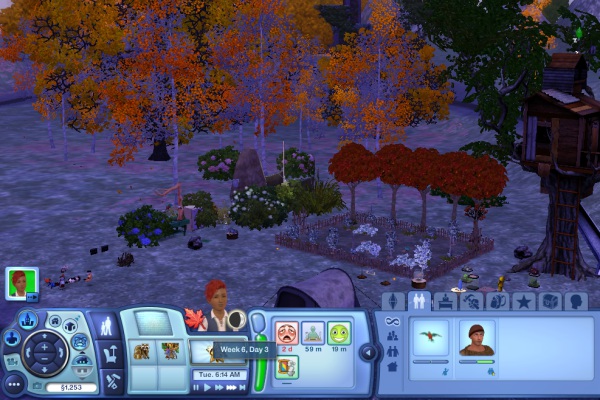
Task: Collapse the info panel with arrow button
Action: click(368, 351)
